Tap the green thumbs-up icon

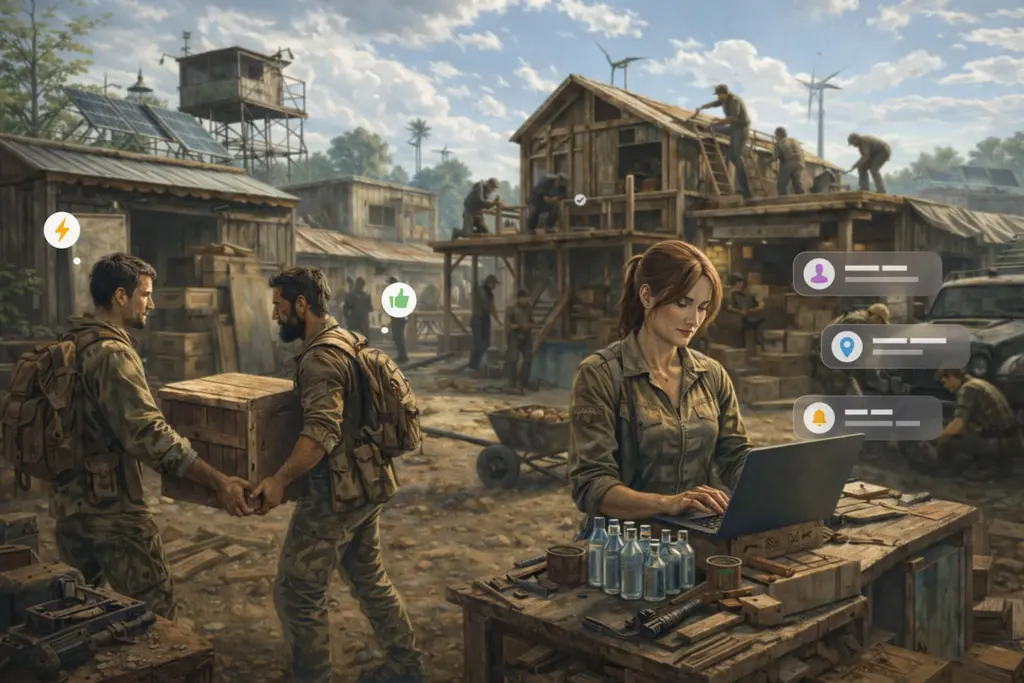coord(399,299)
